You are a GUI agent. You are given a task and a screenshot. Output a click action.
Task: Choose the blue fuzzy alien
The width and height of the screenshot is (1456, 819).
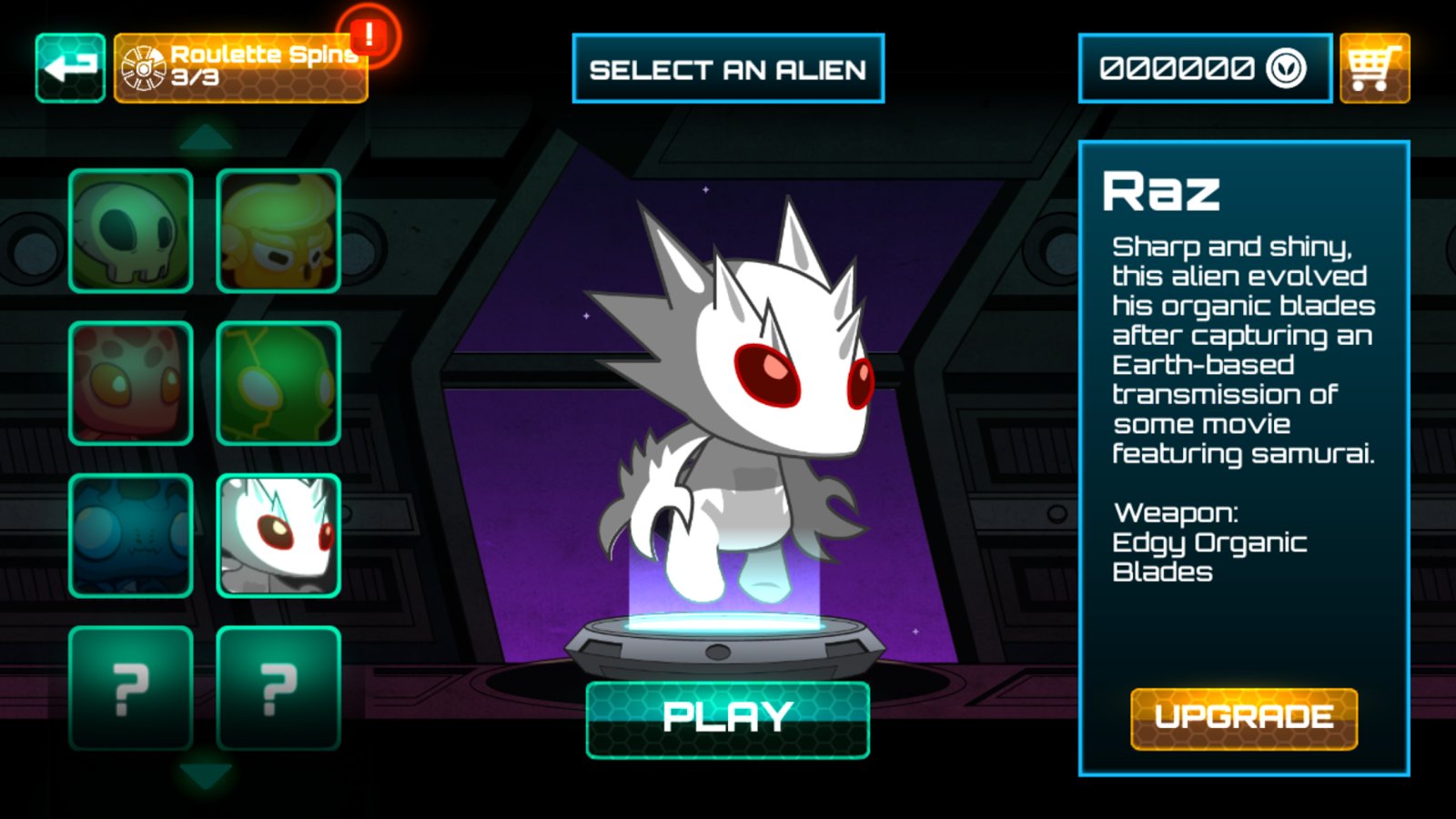[x=131, y=535]
